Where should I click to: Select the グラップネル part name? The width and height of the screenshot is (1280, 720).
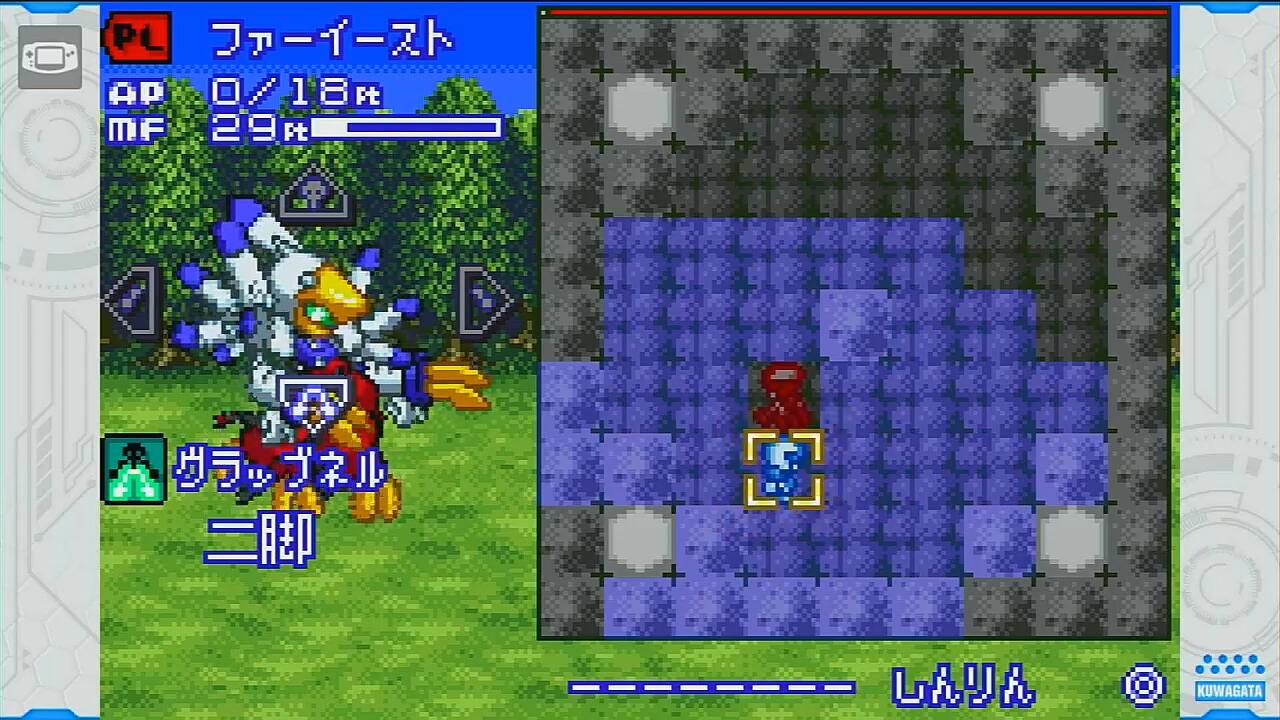click(x=281, y=469)
